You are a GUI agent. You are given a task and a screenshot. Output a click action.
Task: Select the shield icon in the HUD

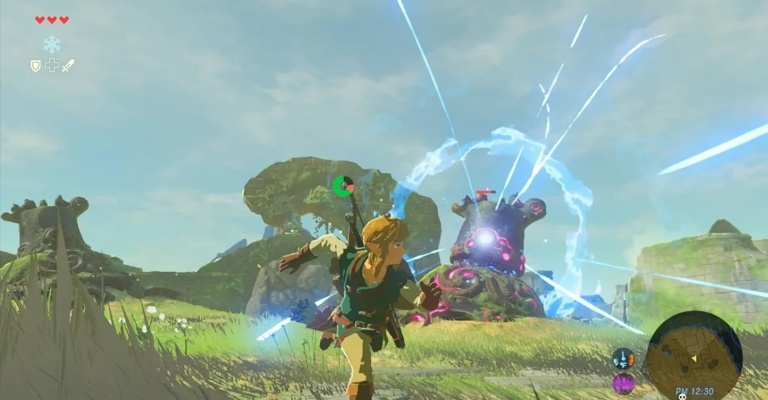tap(34, 65)
